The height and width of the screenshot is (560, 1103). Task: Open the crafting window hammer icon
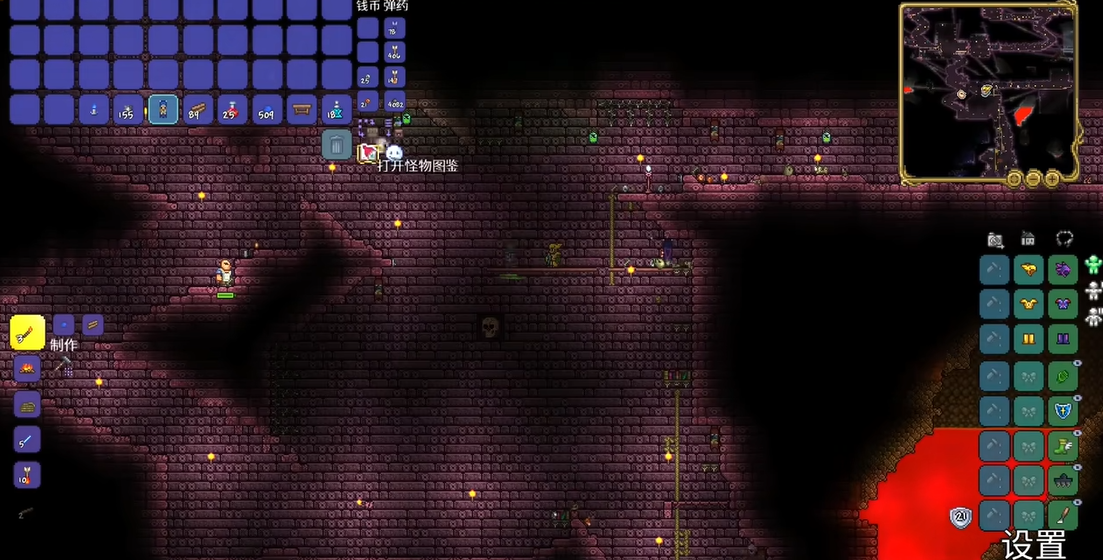point(63,366)
